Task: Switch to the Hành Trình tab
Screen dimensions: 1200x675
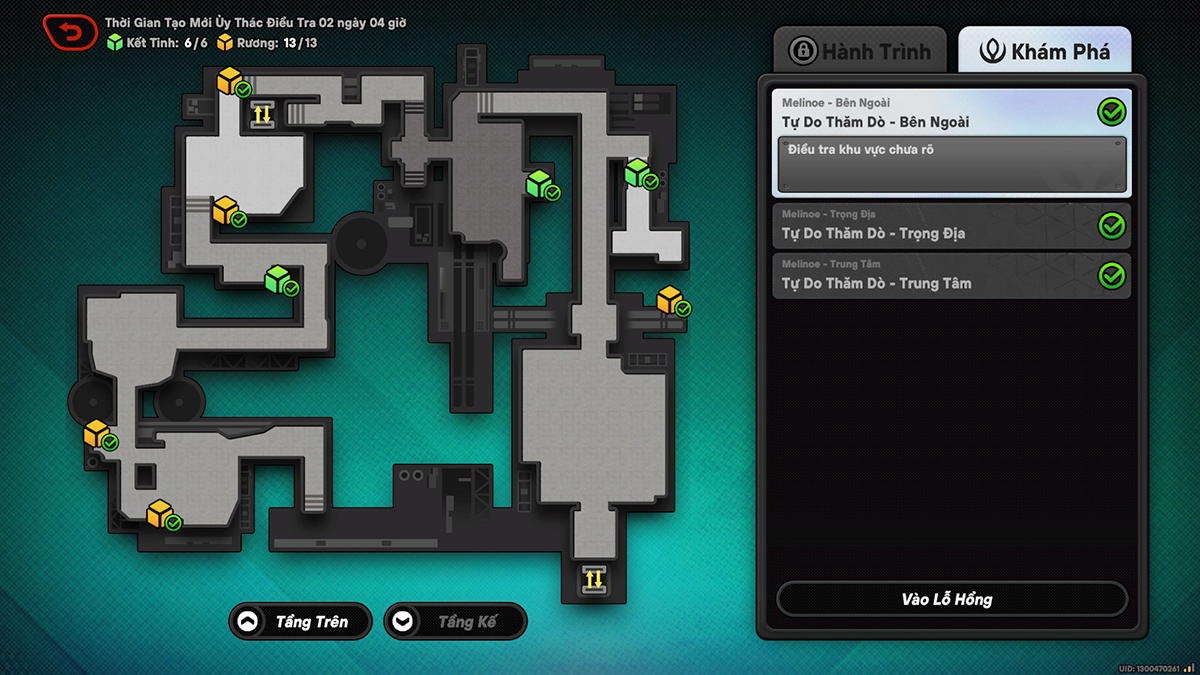Action: pos(860,51)
